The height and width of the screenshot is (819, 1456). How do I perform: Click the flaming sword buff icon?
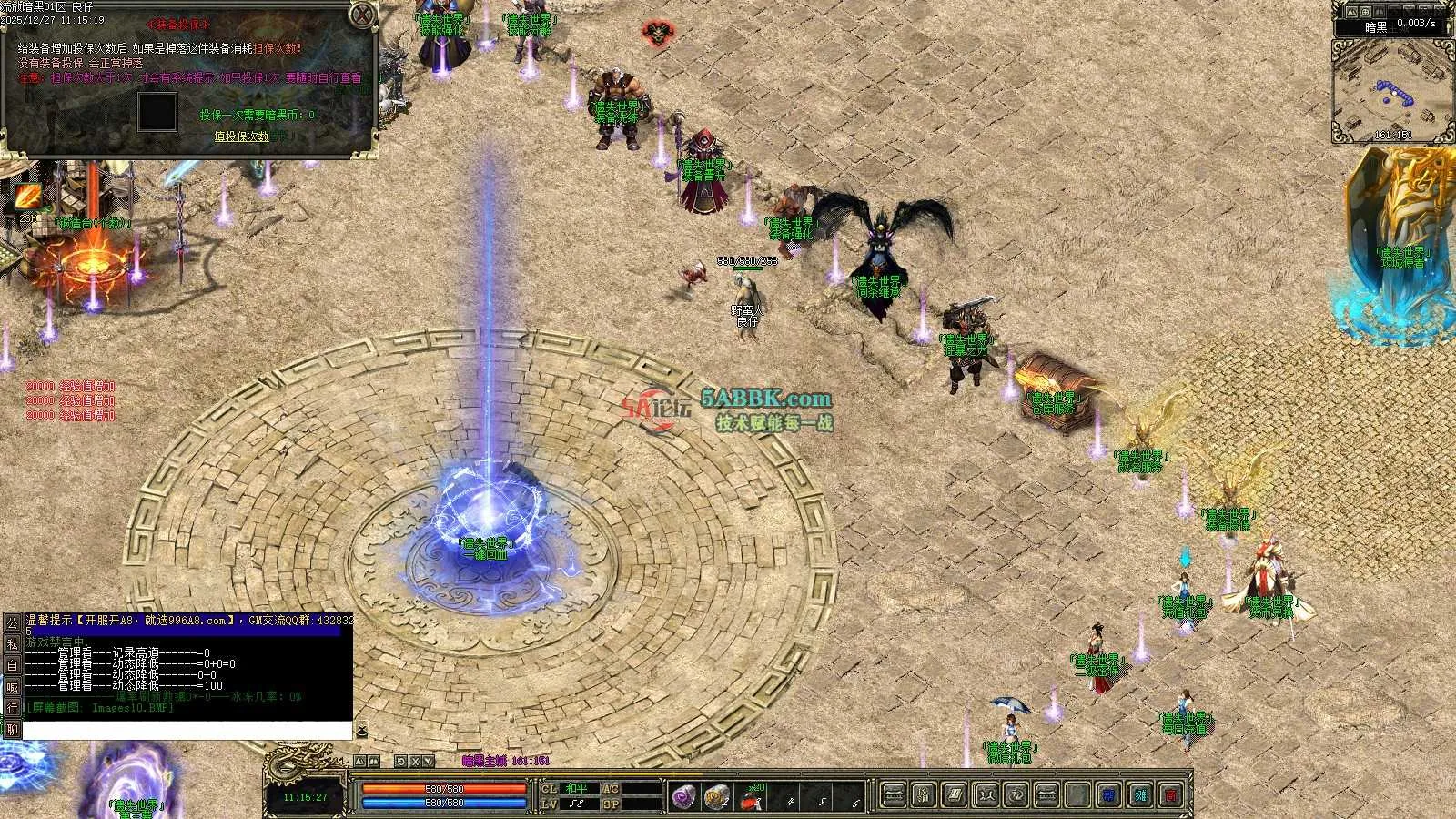pyautogui.click(x=26, y=196)
